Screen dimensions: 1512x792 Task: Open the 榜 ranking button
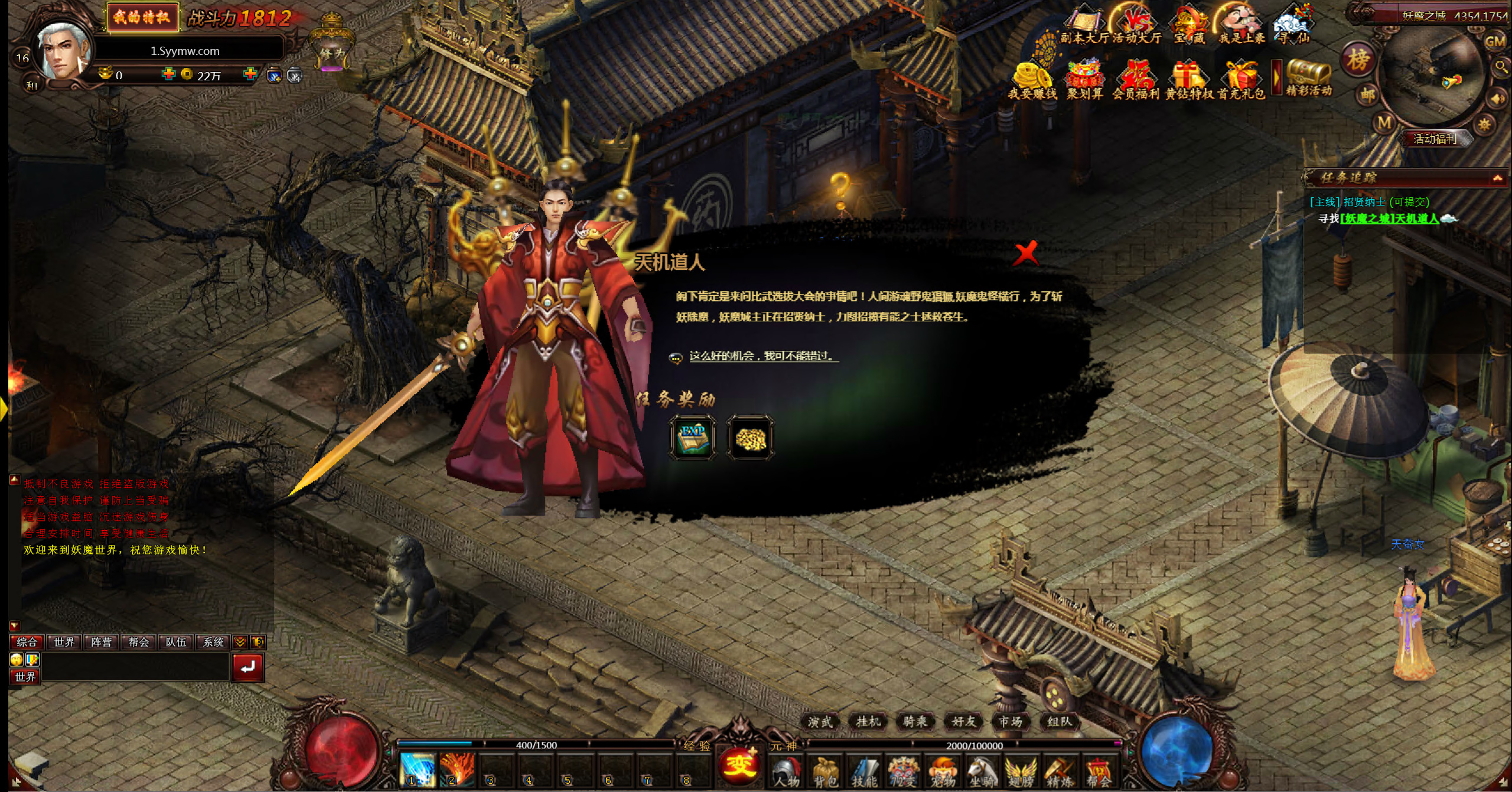(1358, 60)
